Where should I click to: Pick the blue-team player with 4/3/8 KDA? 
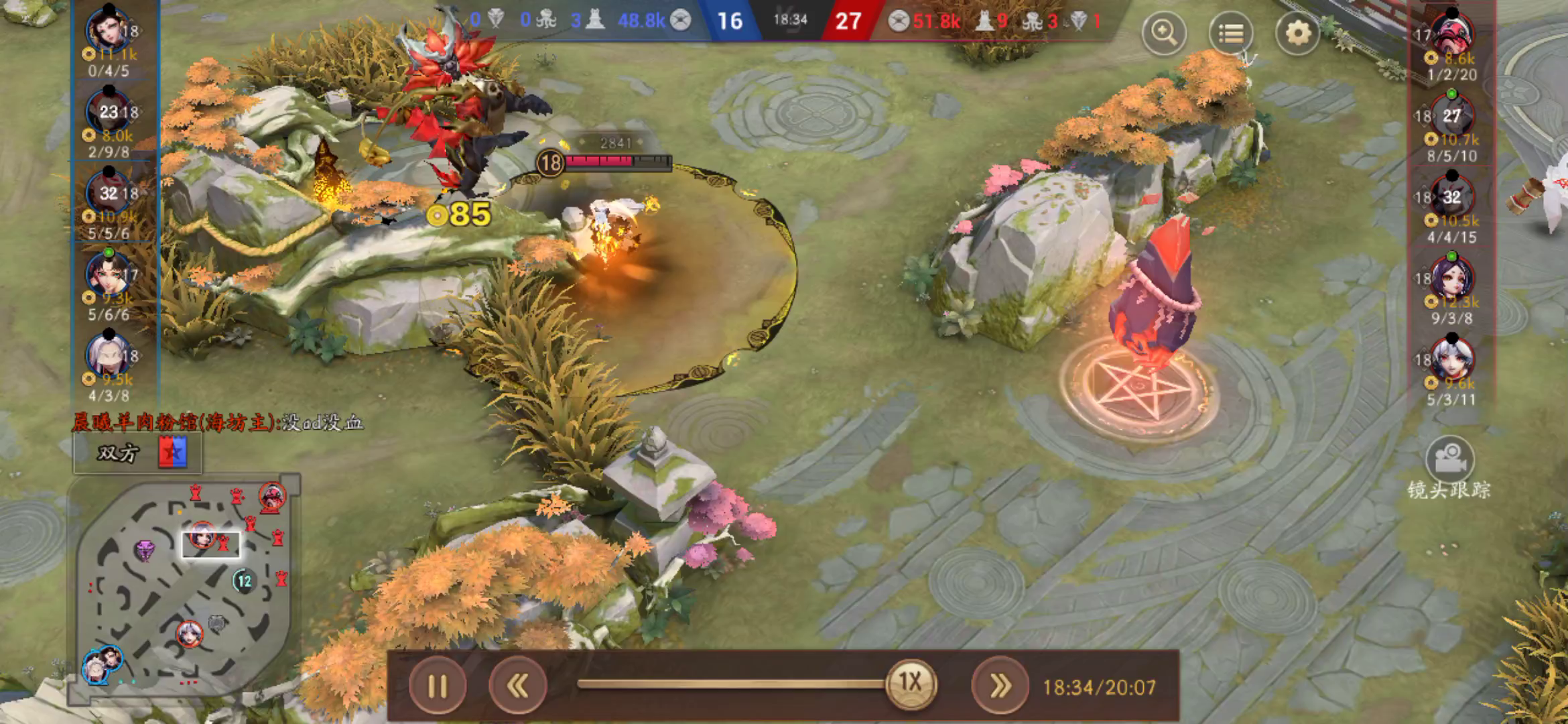(x=109, y=357)
